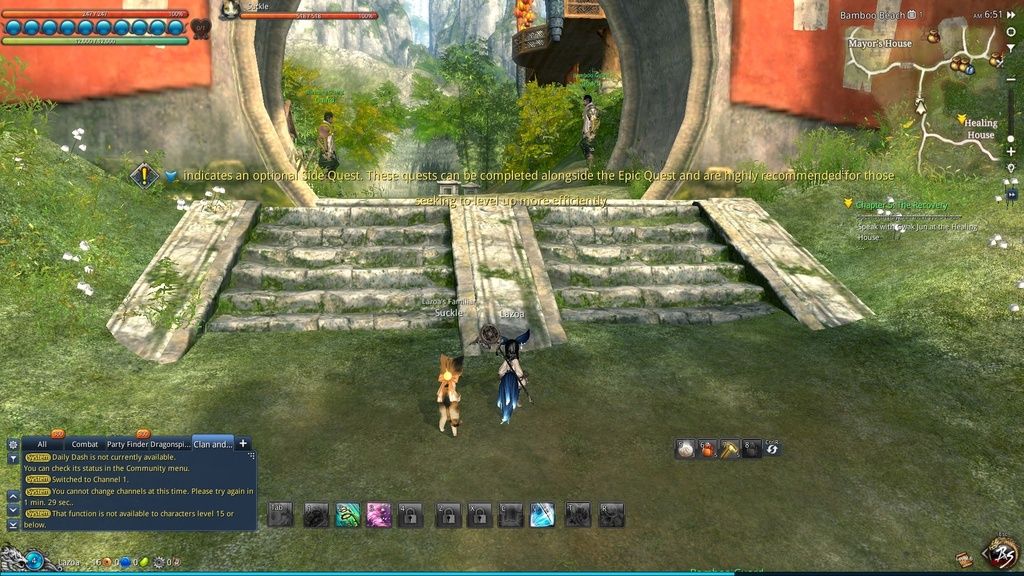Select the Chapter 5 The Recovery quest tracker

tap(901, 204)
